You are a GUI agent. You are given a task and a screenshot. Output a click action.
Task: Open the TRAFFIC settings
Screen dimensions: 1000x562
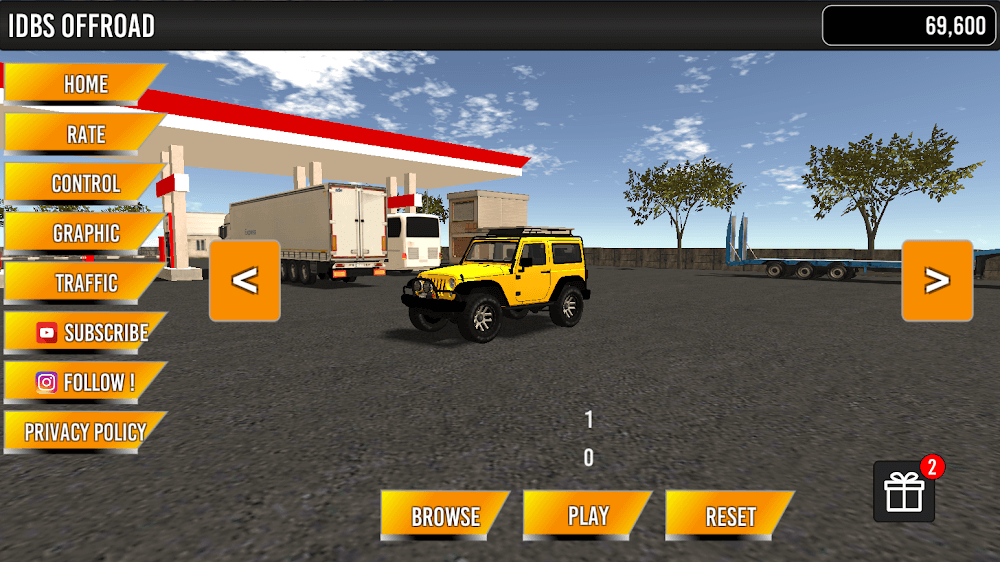[85, 283]
